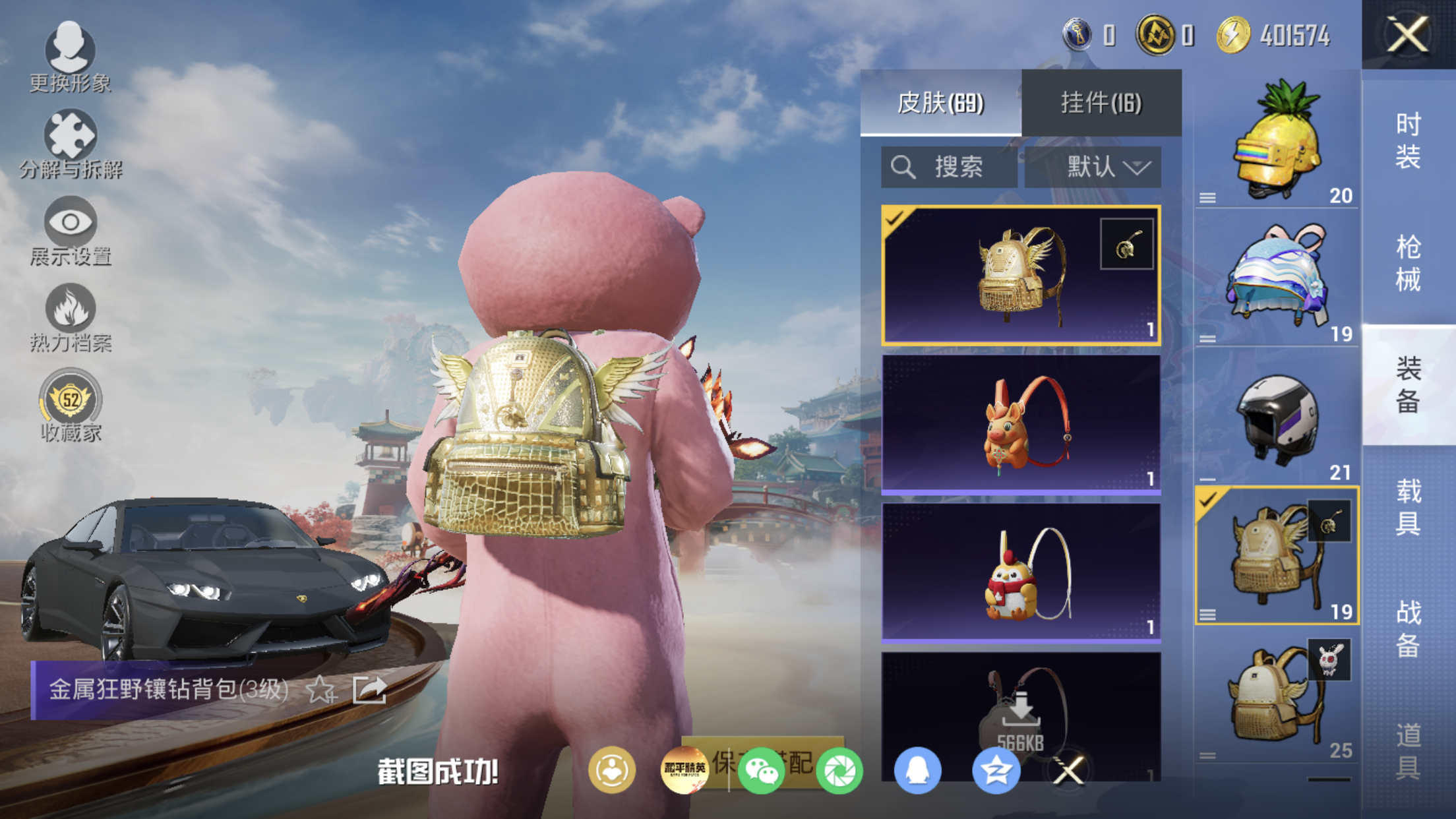Open the 收藏家 collector level badge
The width and height of the screenshot is (1456, 819).
(70, 406)
